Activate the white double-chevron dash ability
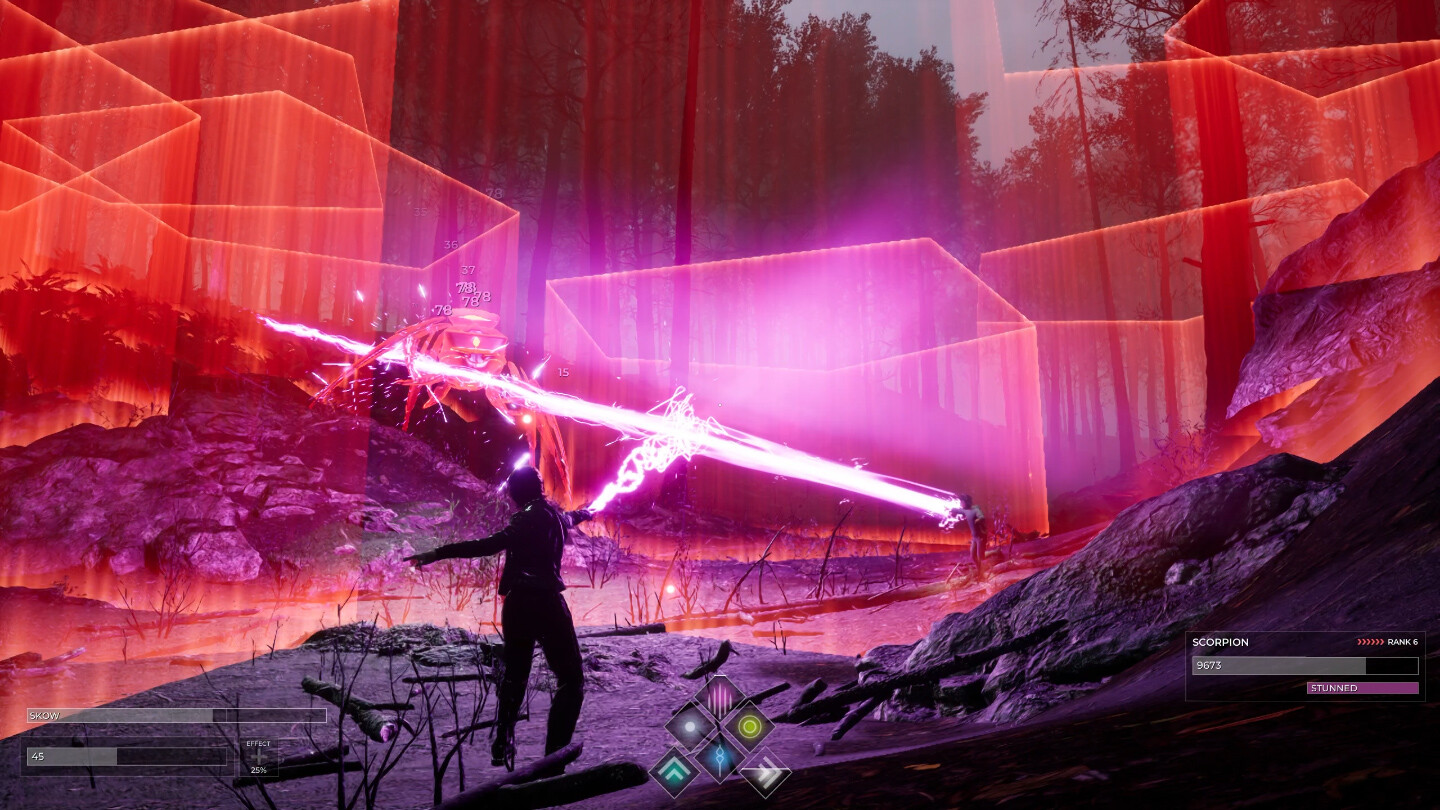Screen dimensions: 1440x810 point(765,772)
